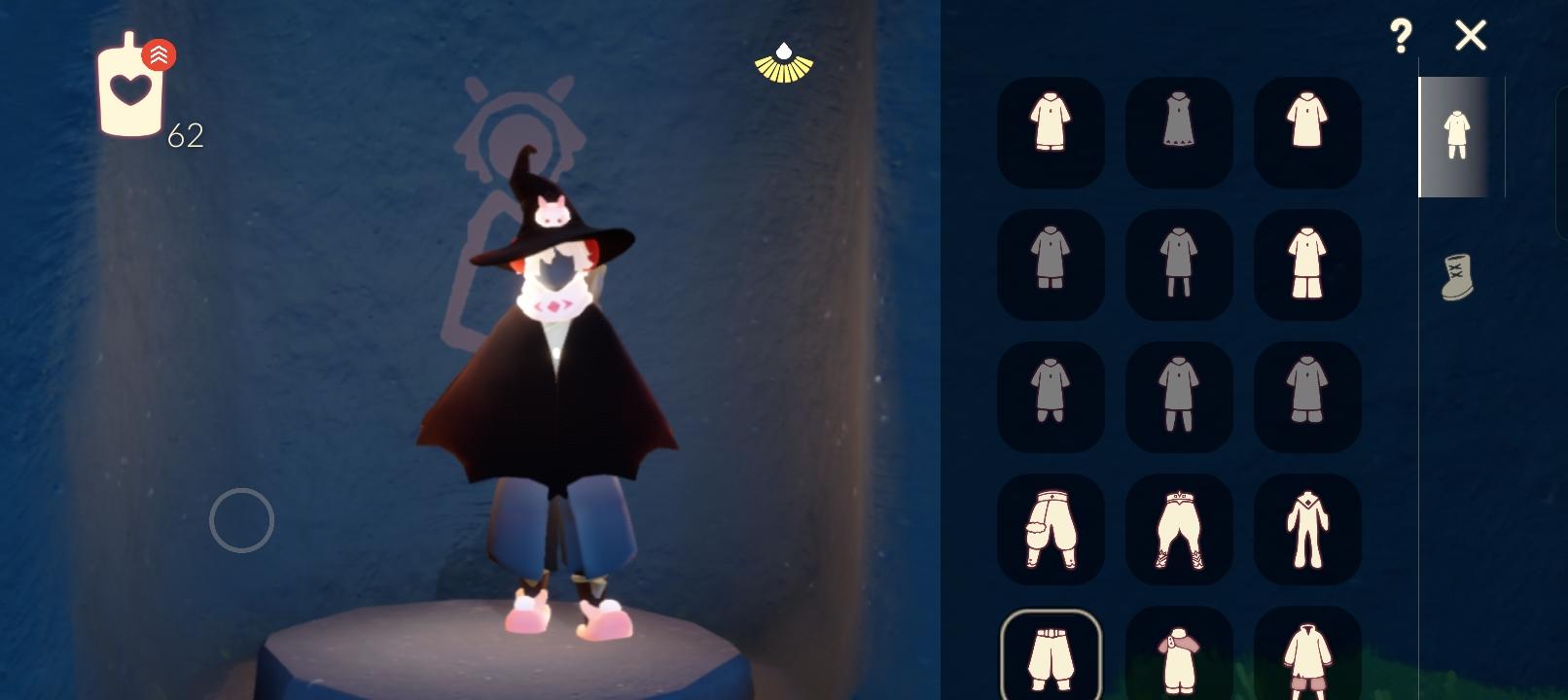Screen dimensions: 1568x700
Task: Select the jeweled-waist dance pants
Action: tap(1179, 529)
